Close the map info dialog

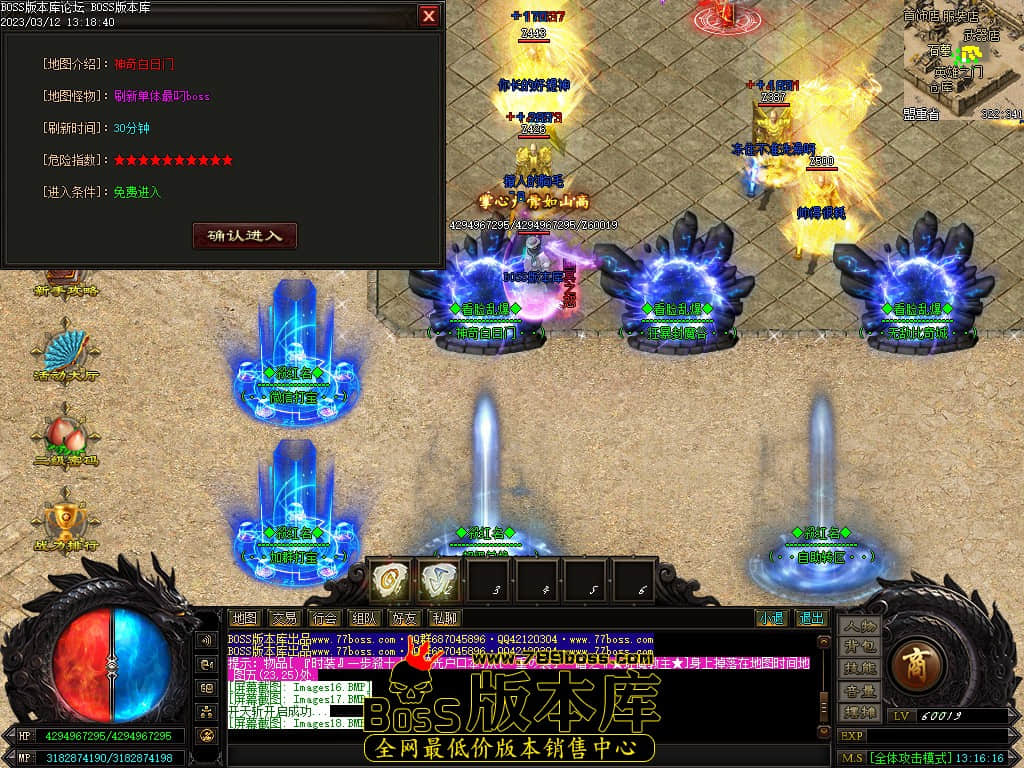point(428,16)
